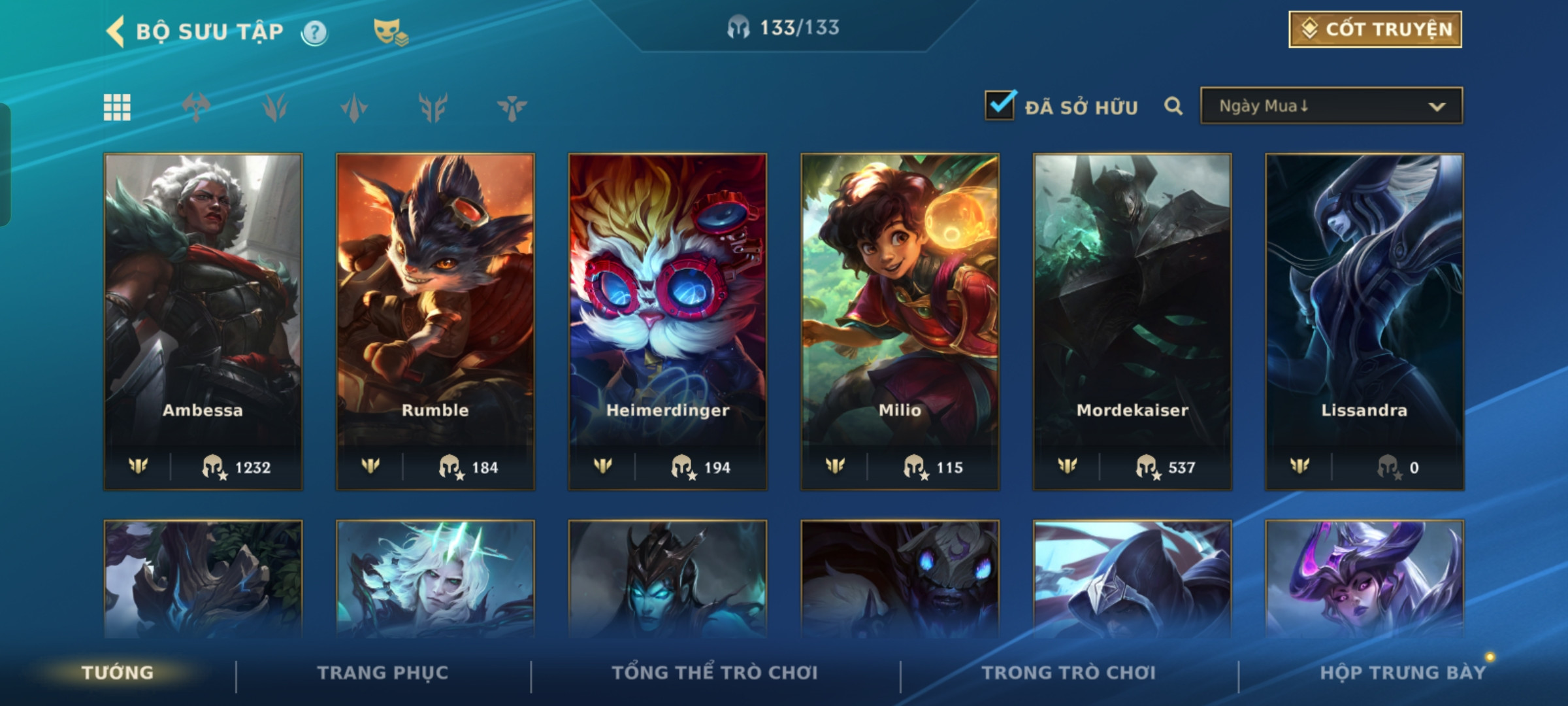The image size is (1568, 706).
Task: Go back from the Bộ Sưu Tập screen
Action: pos(116,31)
